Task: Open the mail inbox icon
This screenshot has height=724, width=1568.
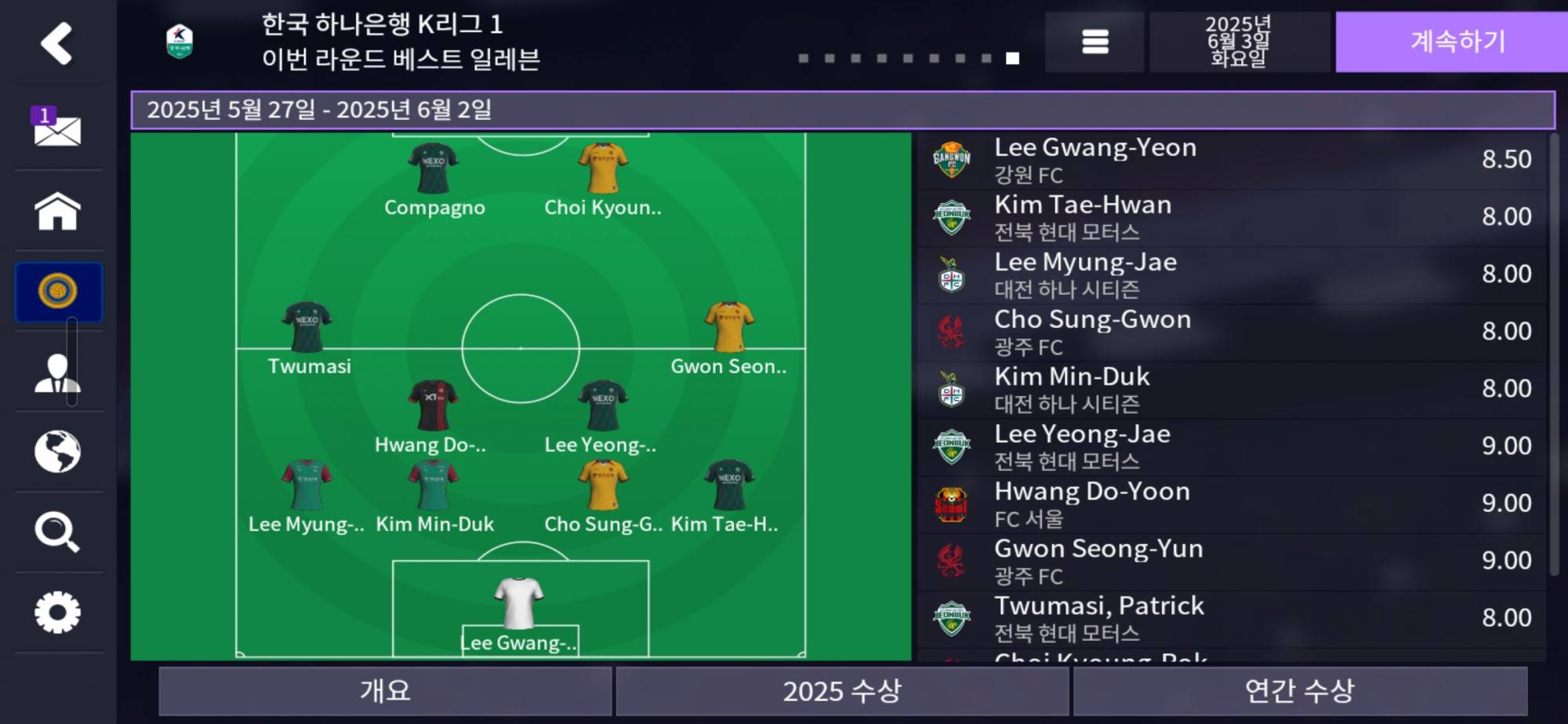Action: click(57, 128)
